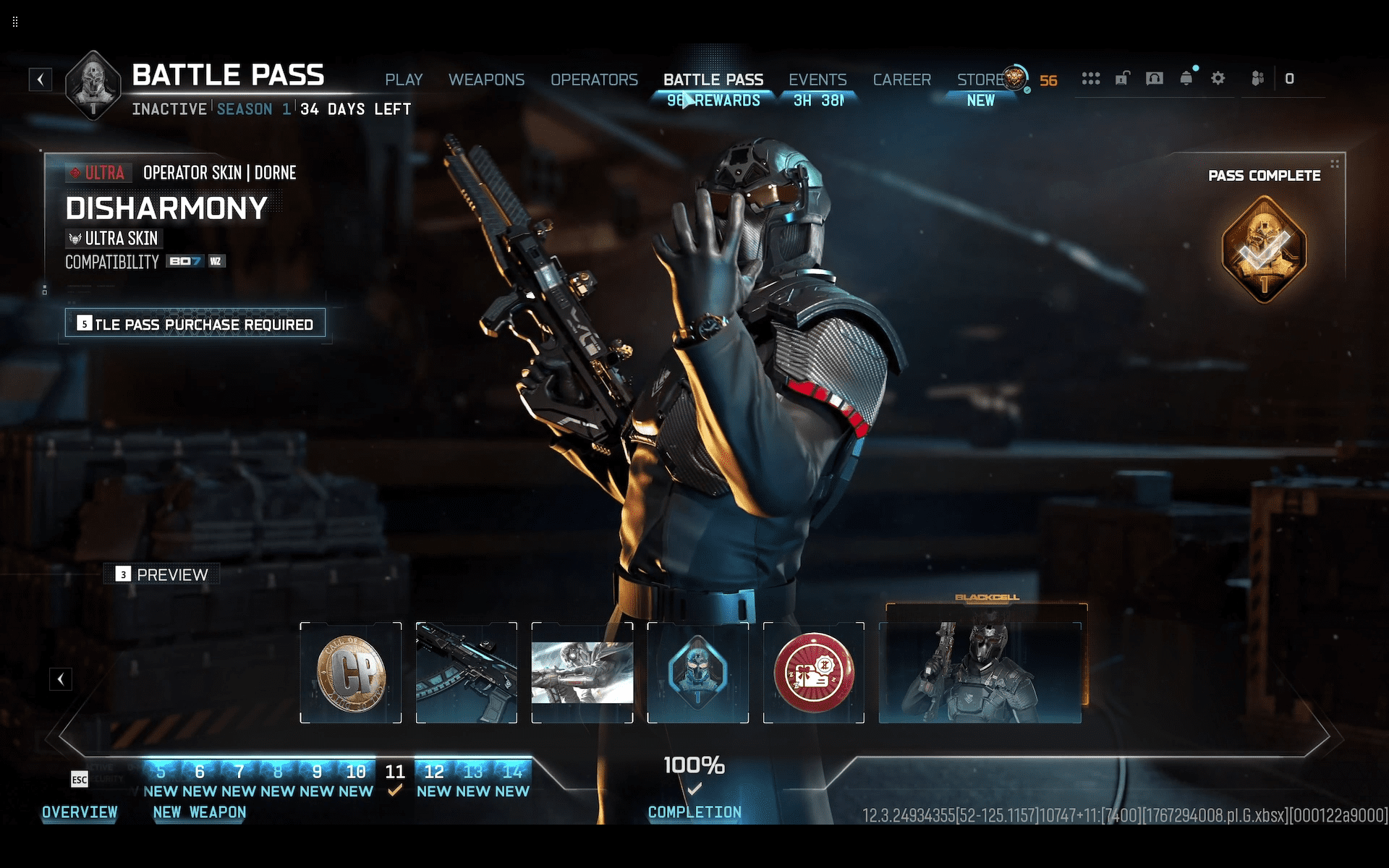This screenshot has width=1389, height=868.
Task: Choose the BlackCell operator skin reward
Action: pyautogui.click(x=981, y=669)
